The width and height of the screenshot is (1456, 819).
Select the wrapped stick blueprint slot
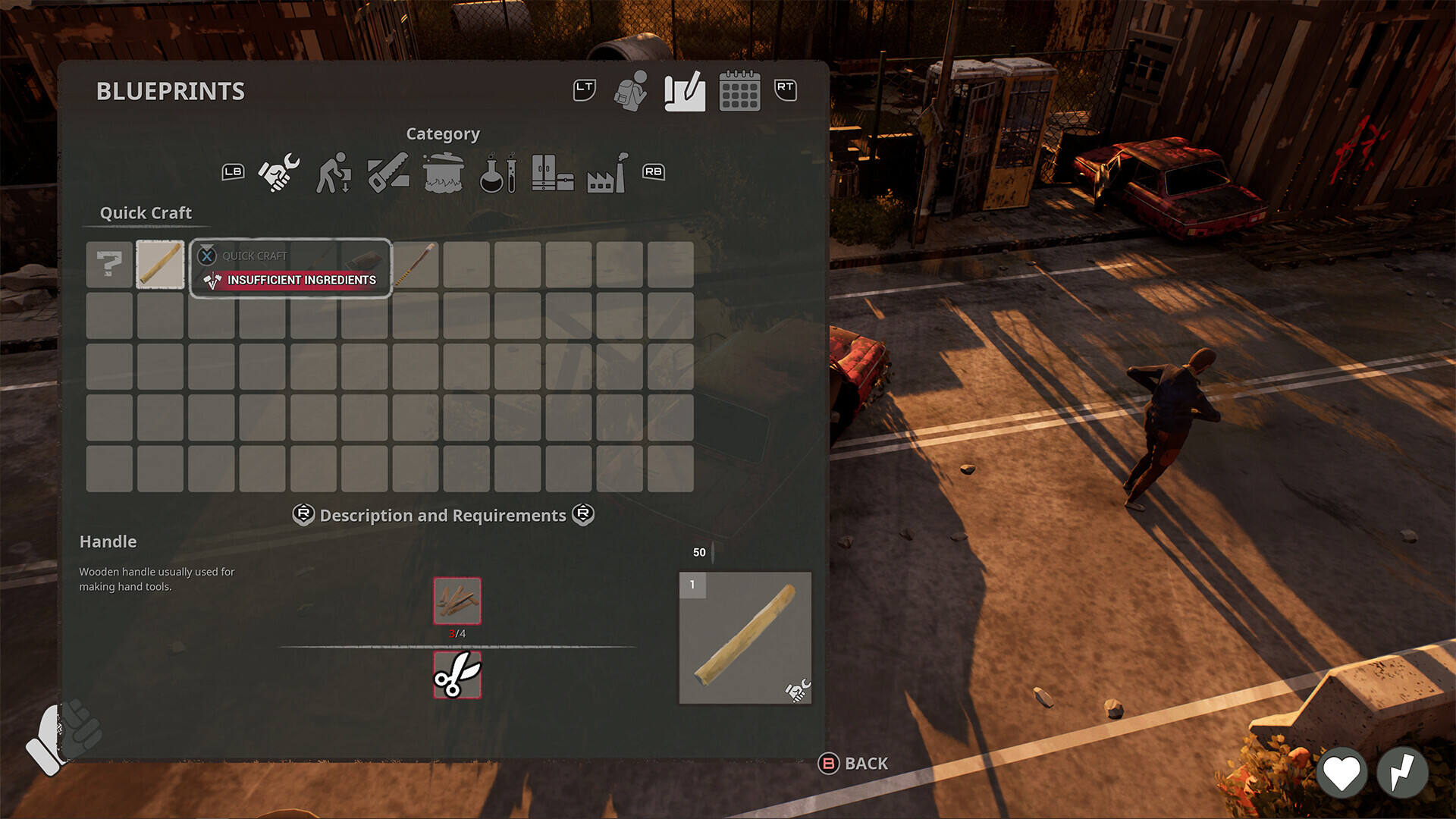(x=416, y=265)
